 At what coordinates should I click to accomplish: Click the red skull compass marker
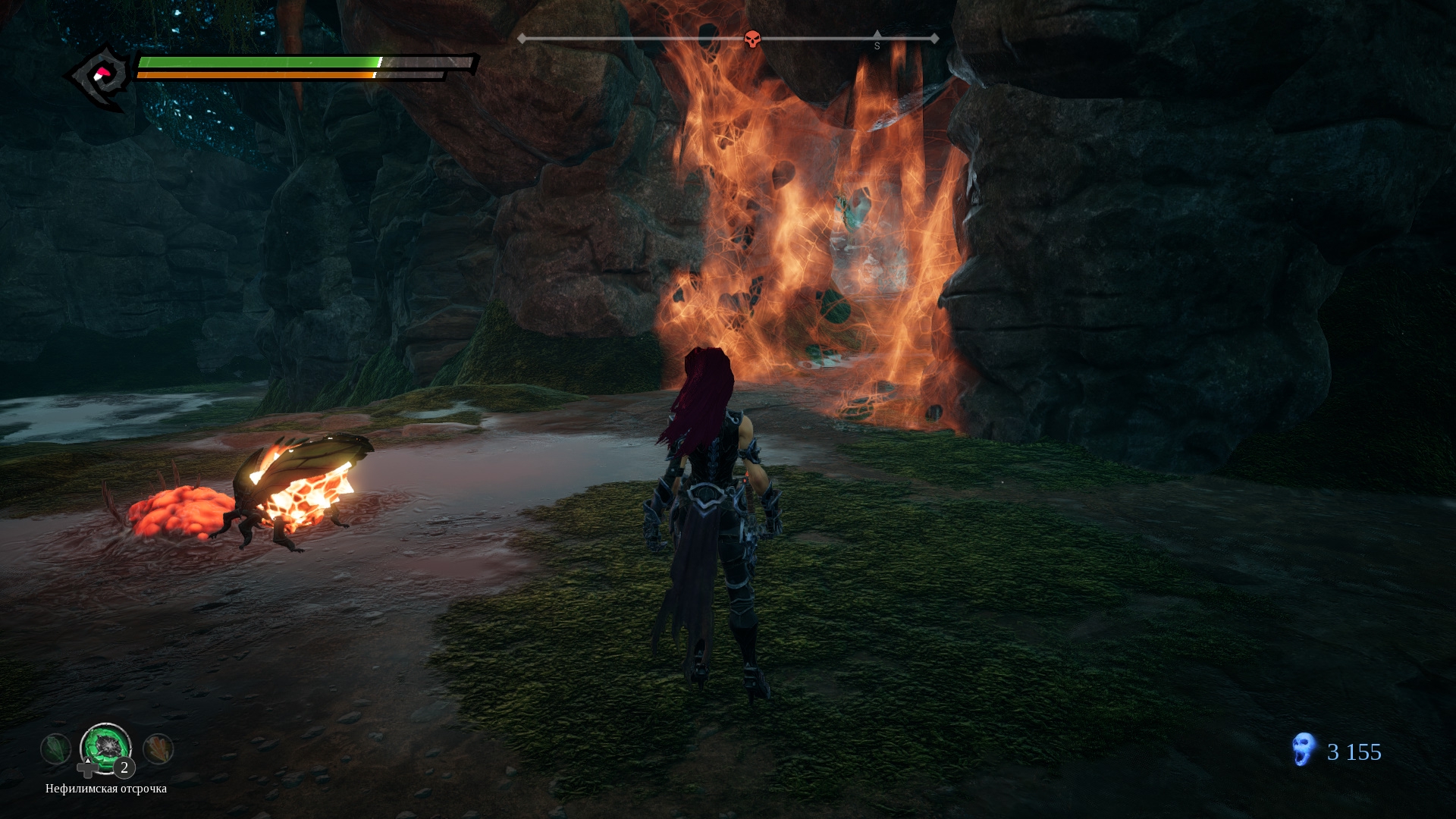tap(752, 39)
